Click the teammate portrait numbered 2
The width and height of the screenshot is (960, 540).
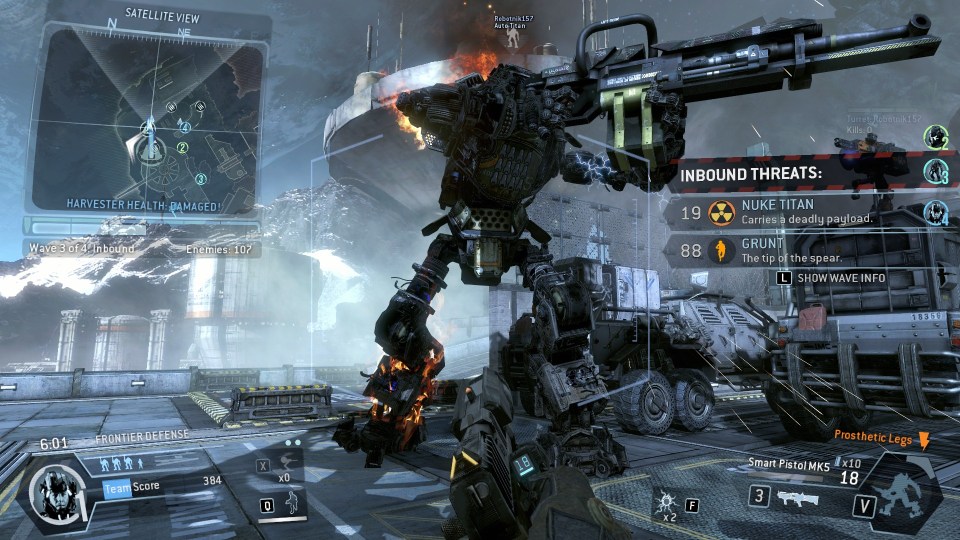[x=936, y=138]
